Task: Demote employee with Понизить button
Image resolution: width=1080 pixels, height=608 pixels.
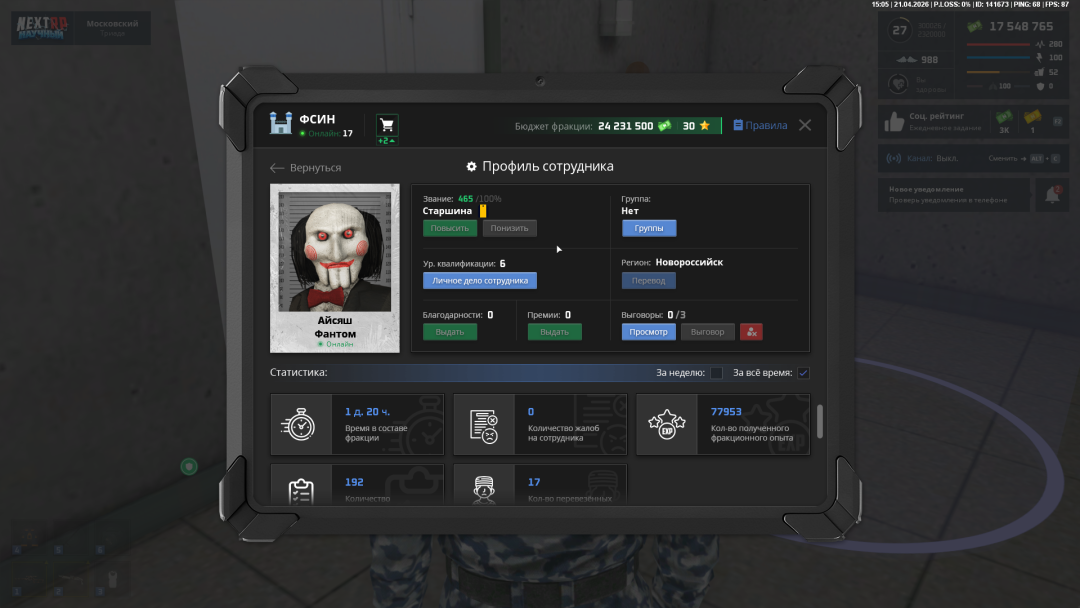Action: tap(509, 228)
